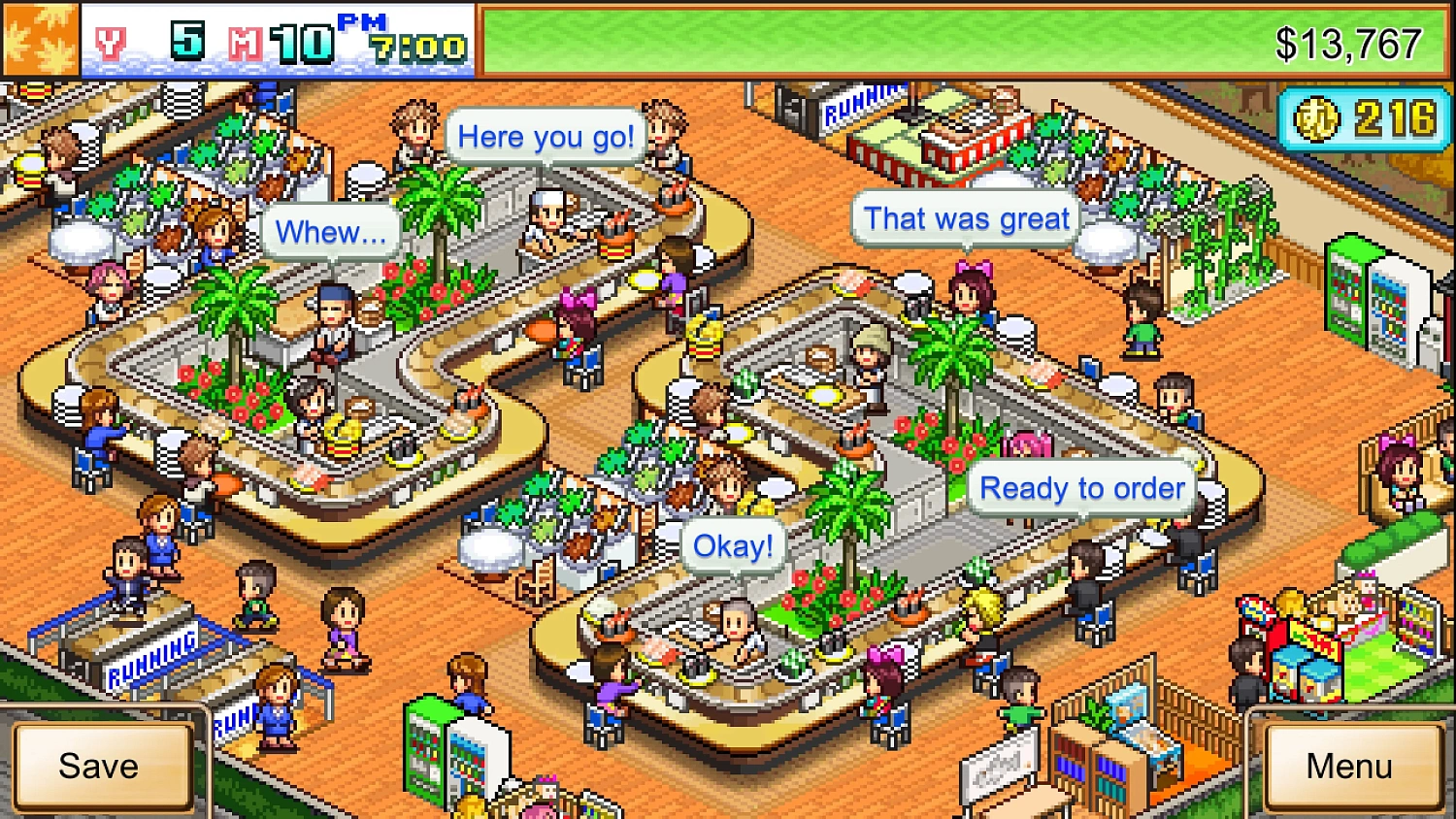This screenshot has height=819, width=1456.
Task: Toggle the cash balance display showing $13,767
Action: (1350, 44)
